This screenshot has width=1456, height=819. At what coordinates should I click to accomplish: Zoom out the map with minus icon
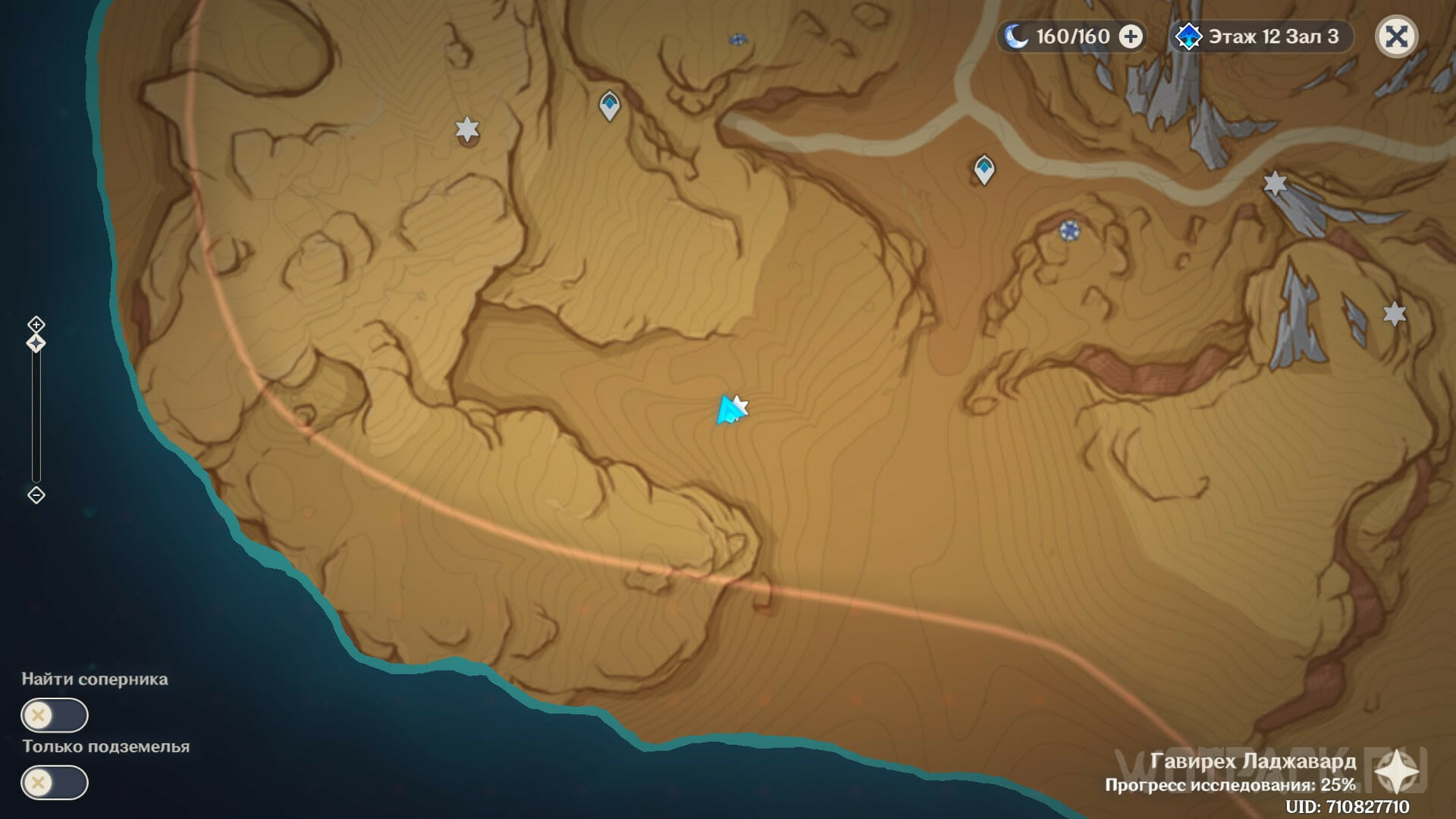[x=36, y=495]
